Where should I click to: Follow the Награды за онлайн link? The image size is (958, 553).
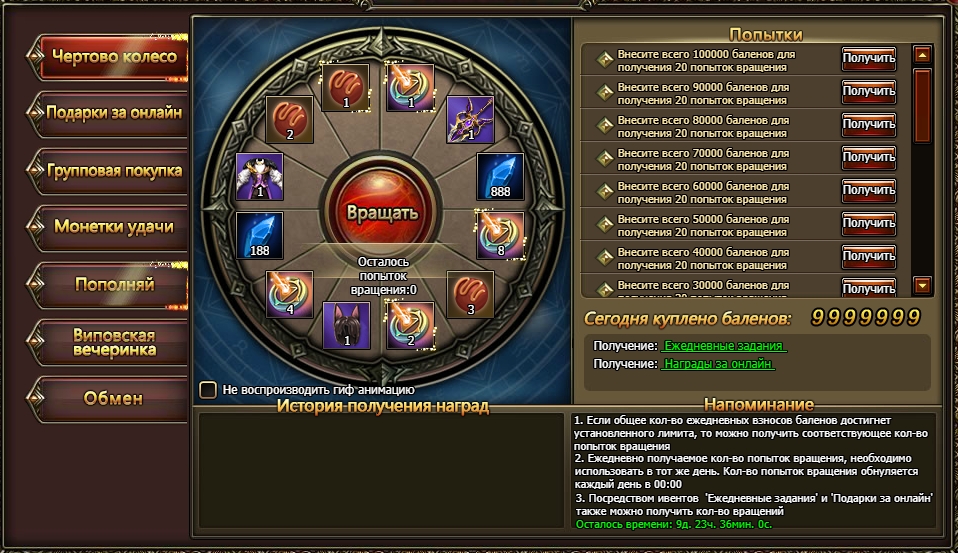719,364
